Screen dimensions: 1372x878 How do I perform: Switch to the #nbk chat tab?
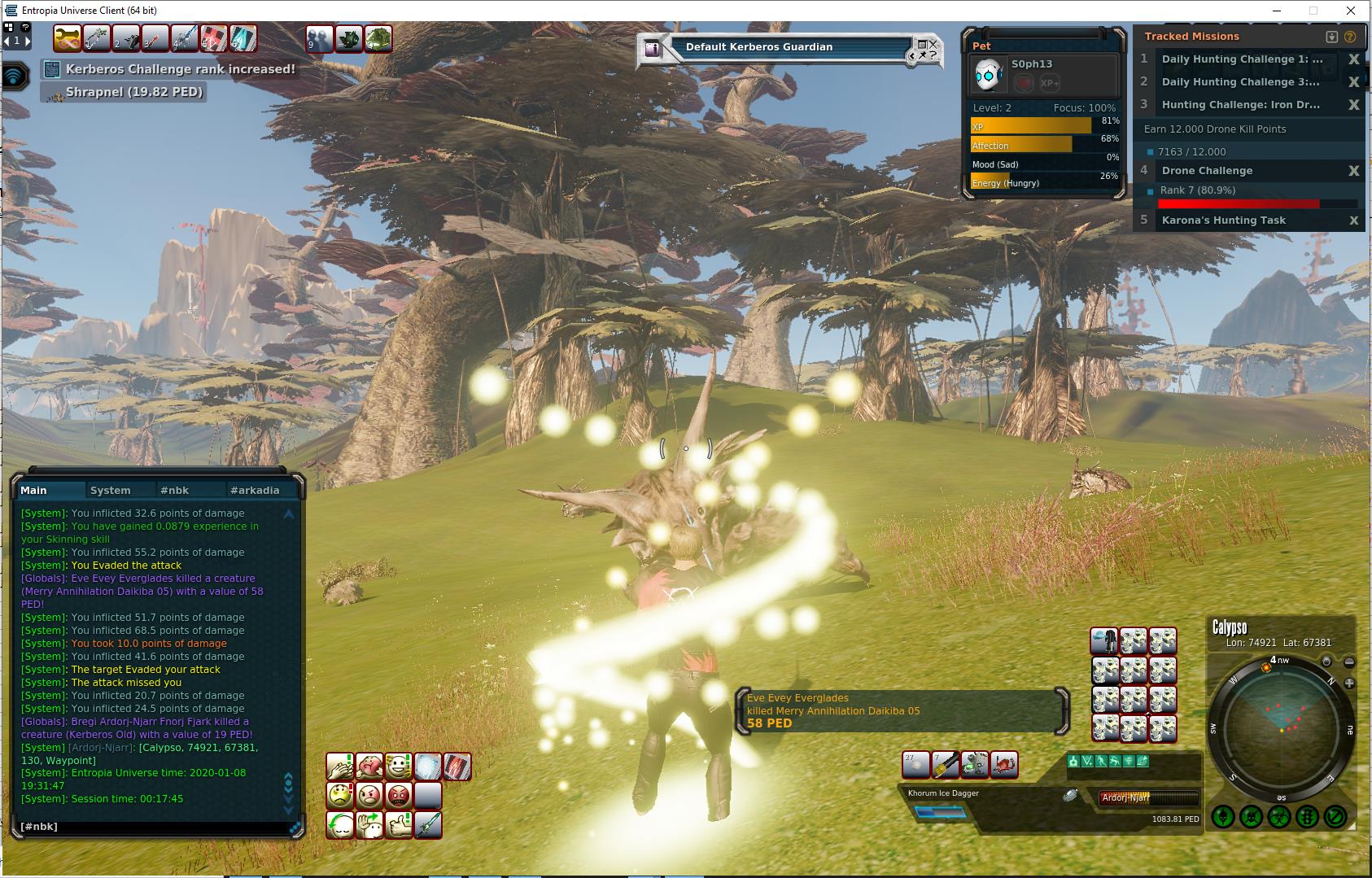point(174,491)
